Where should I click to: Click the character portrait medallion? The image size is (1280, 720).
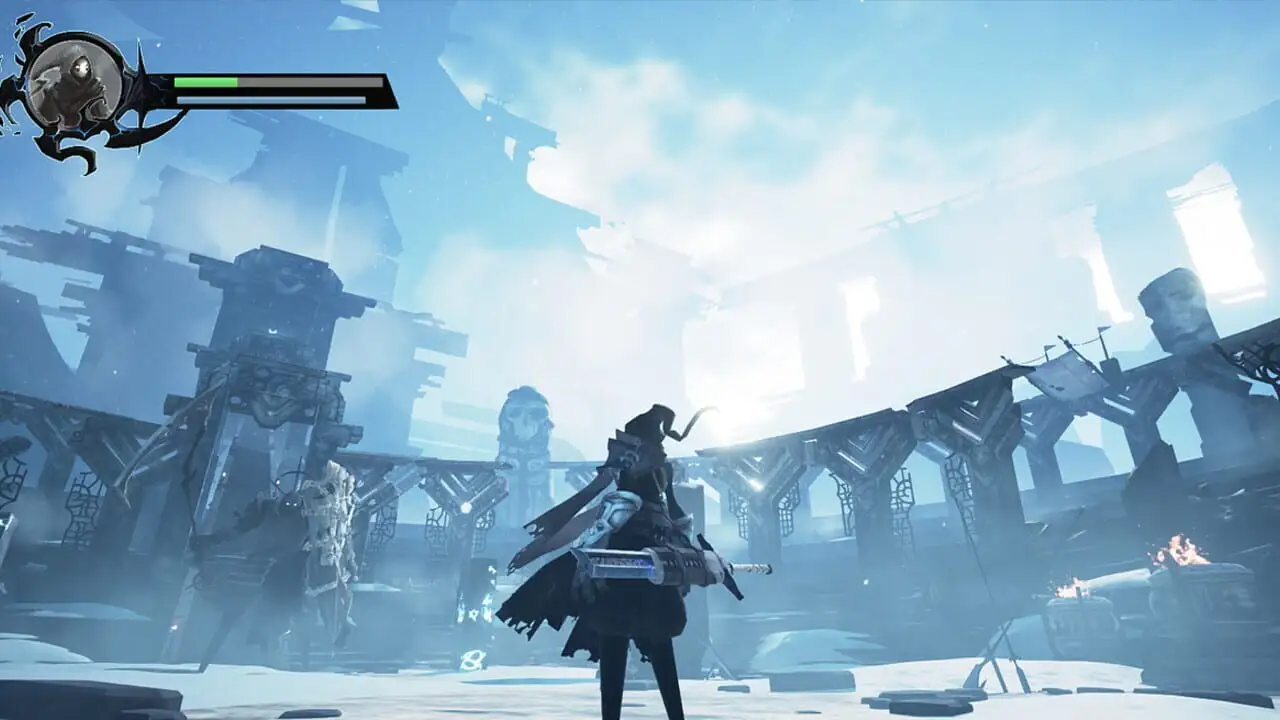click(x=73, y=84)
